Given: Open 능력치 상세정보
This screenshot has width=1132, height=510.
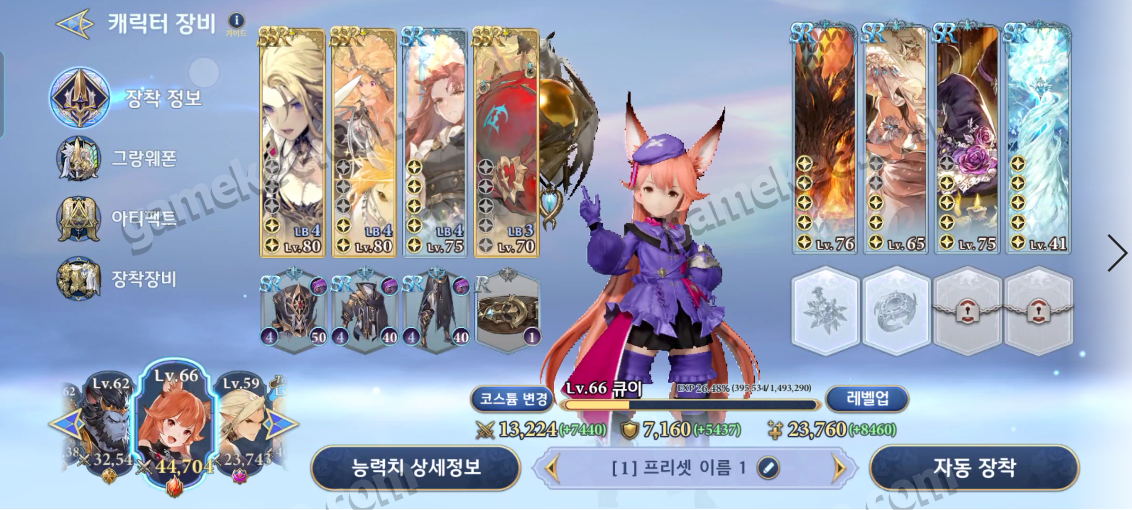Looking at the screenshot, I should (416, 467).
